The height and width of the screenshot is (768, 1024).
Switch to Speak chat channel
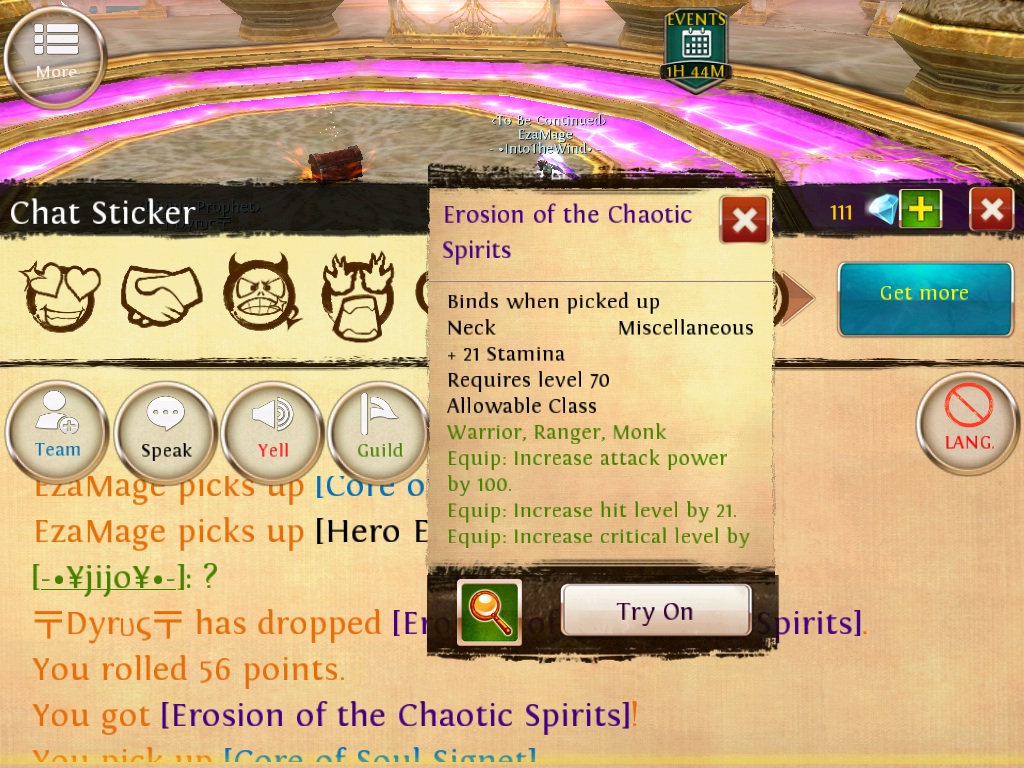166,432
